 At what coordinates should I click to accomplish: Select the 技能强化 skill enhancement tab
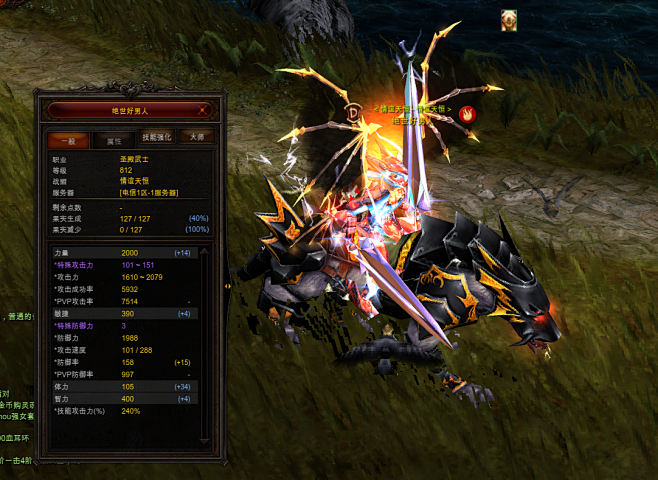156,138
